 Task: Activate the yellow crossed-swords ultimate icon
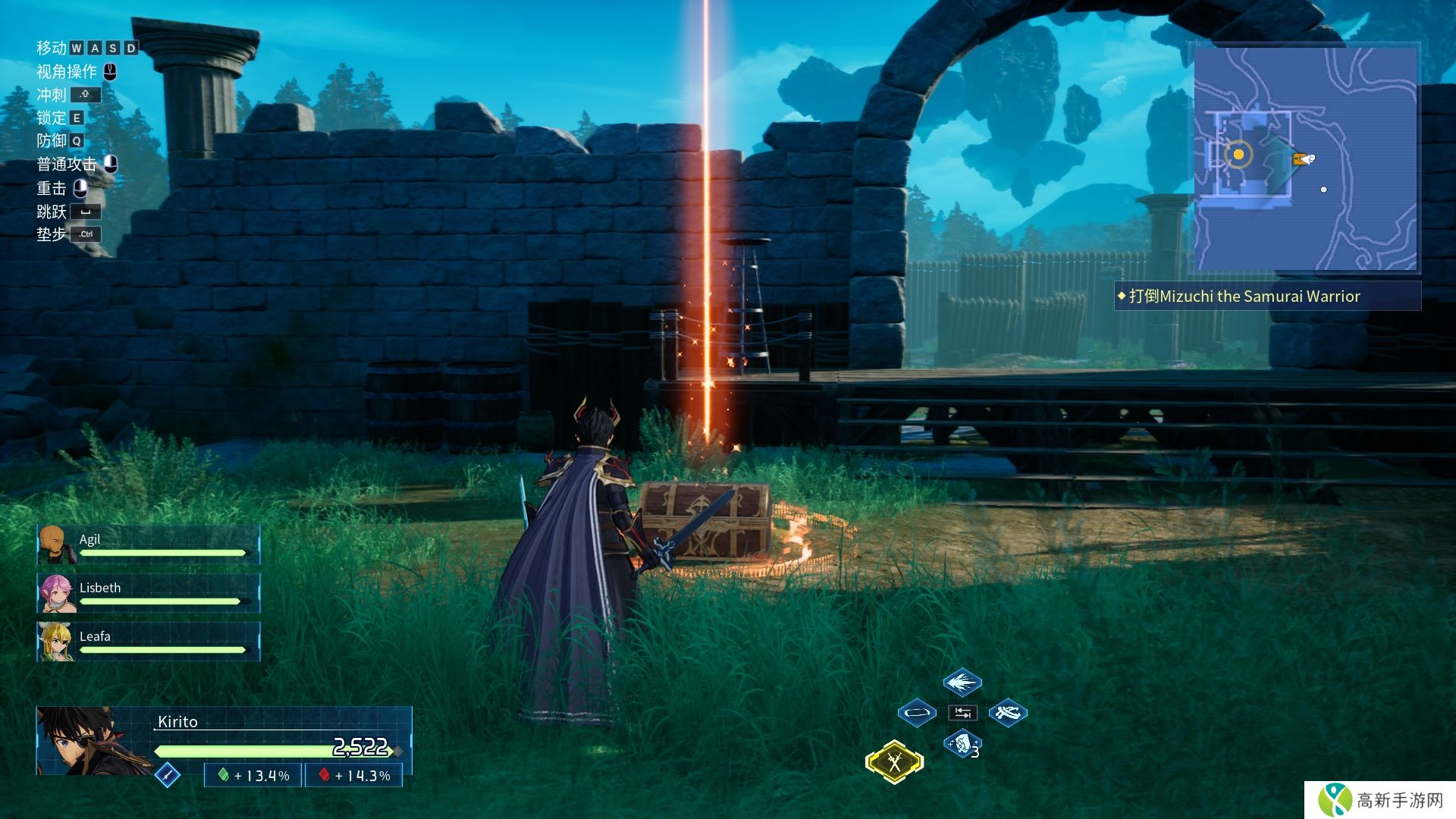(895, 761)
